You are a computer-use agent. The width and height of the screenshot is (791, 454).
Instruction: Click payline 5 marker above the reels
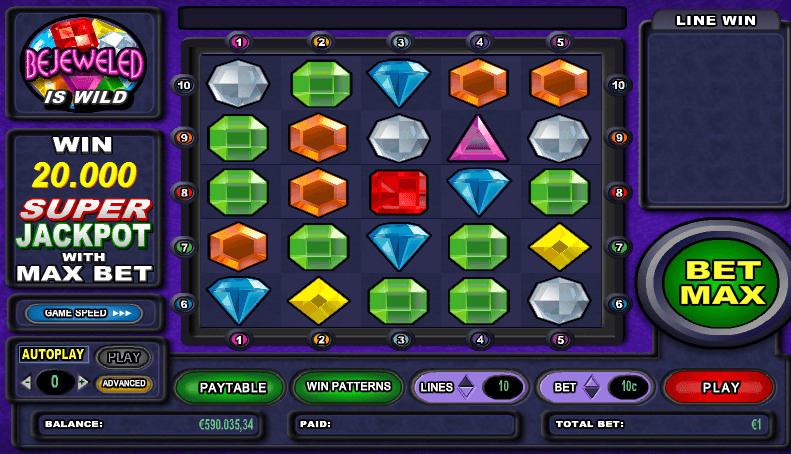560,42
